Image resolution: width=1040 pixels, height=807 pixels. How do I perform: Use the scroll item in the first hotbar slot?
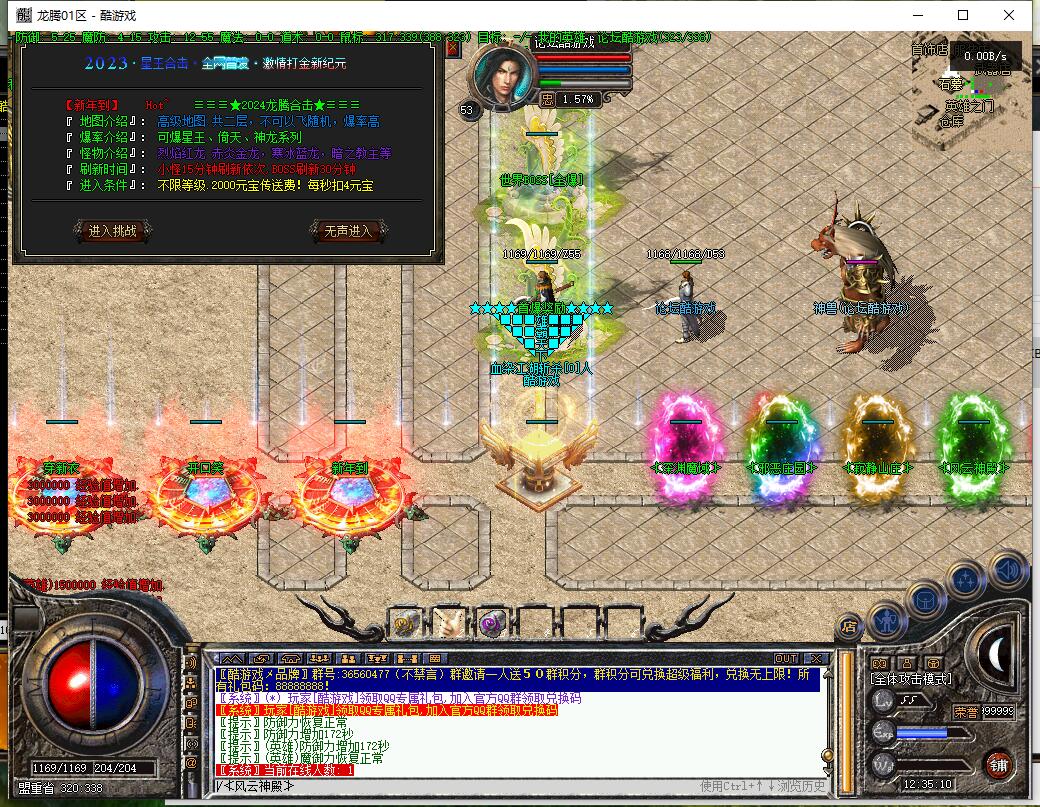click(405, 623)
